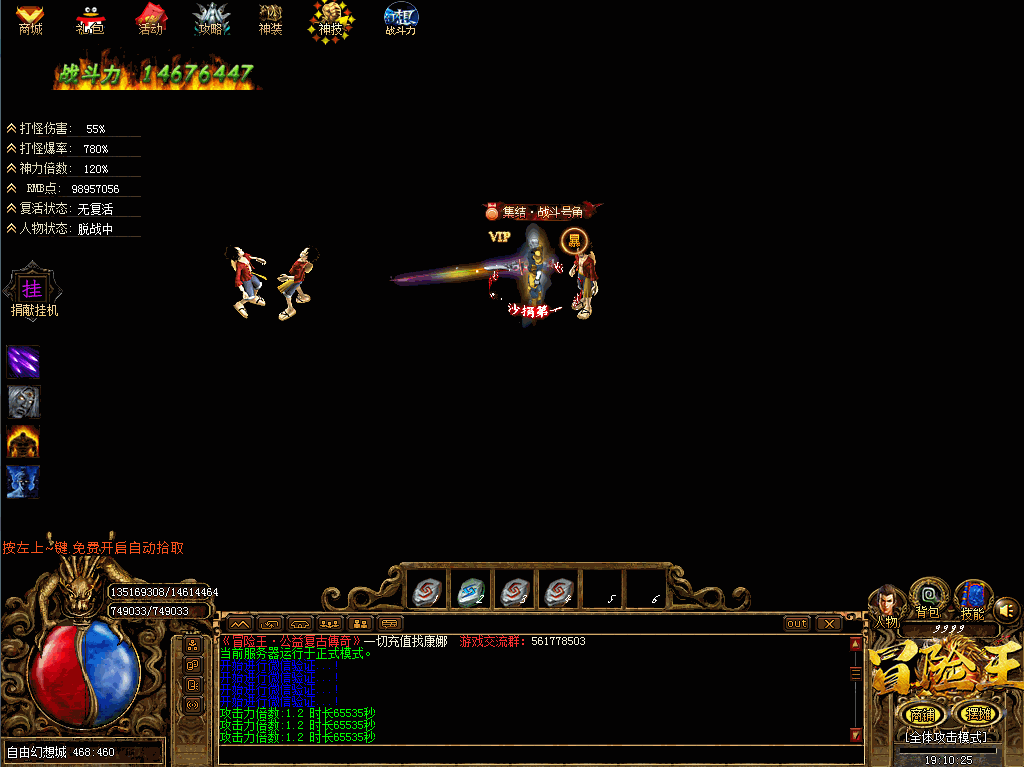Select the green rune stone in slot 2

(x=469, y=592)
